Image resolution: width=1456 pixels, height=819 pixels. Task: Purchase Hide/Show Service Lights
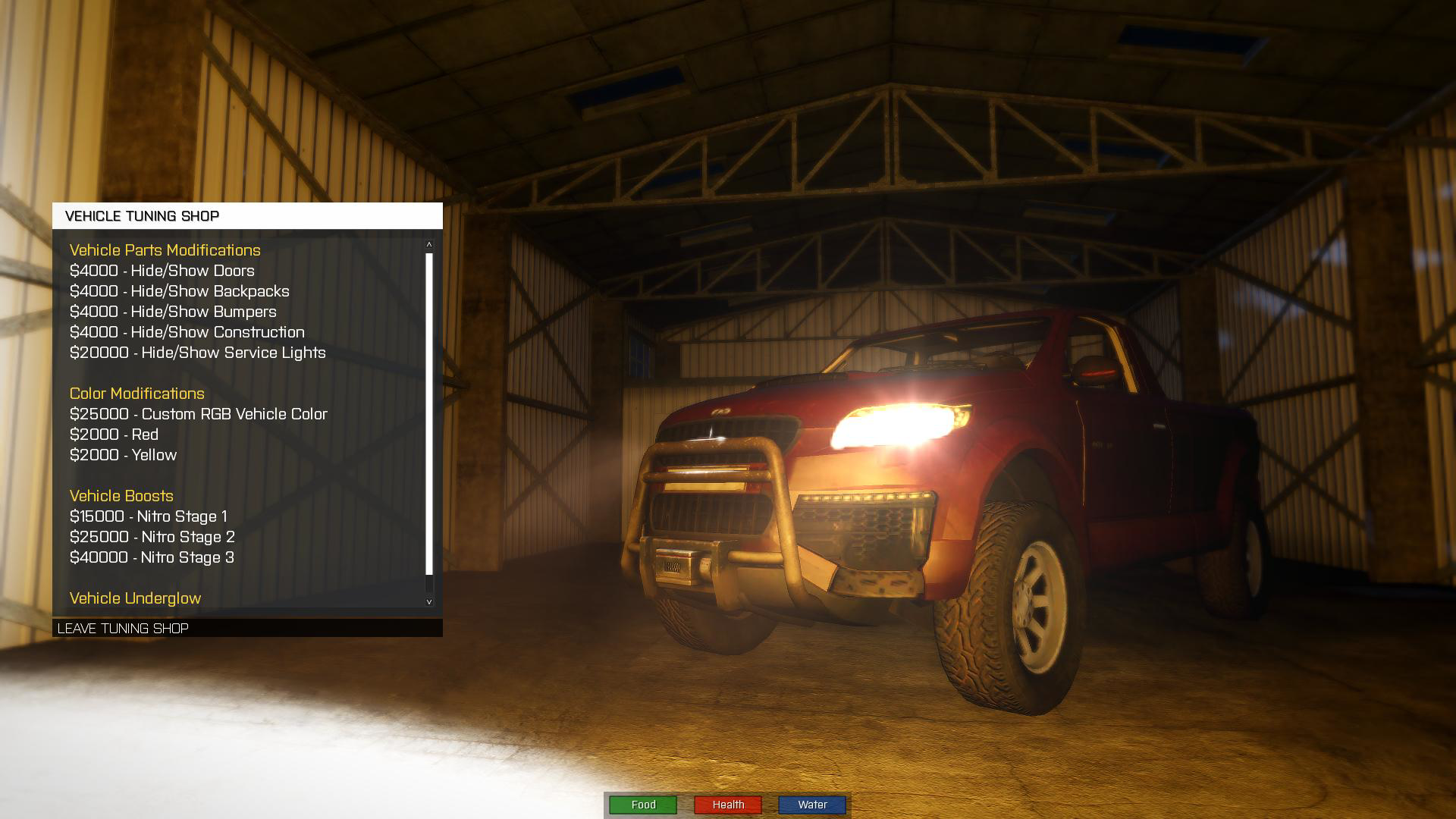197,353
